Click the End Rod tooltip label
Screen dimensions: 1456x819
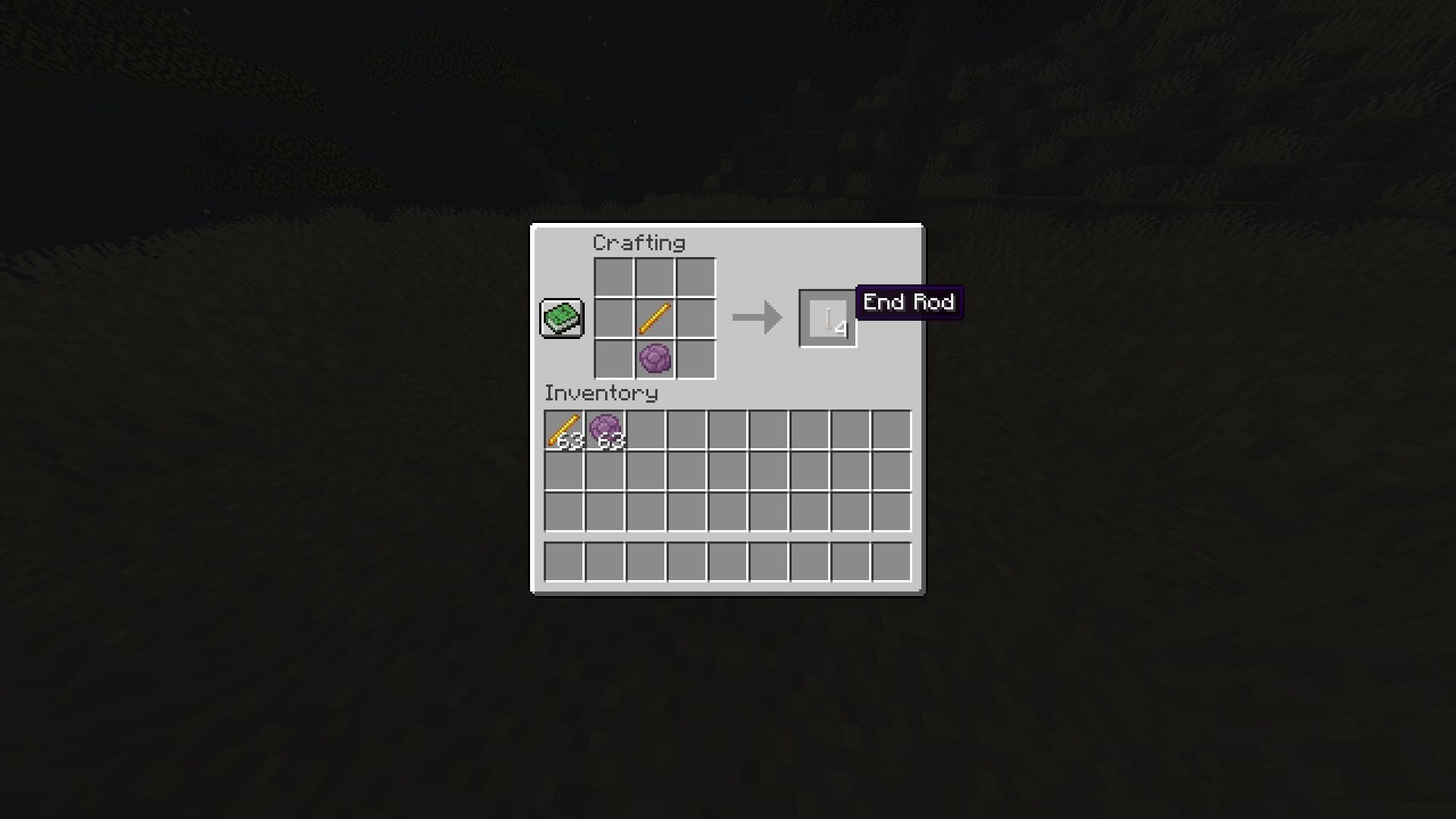point(908,303)
